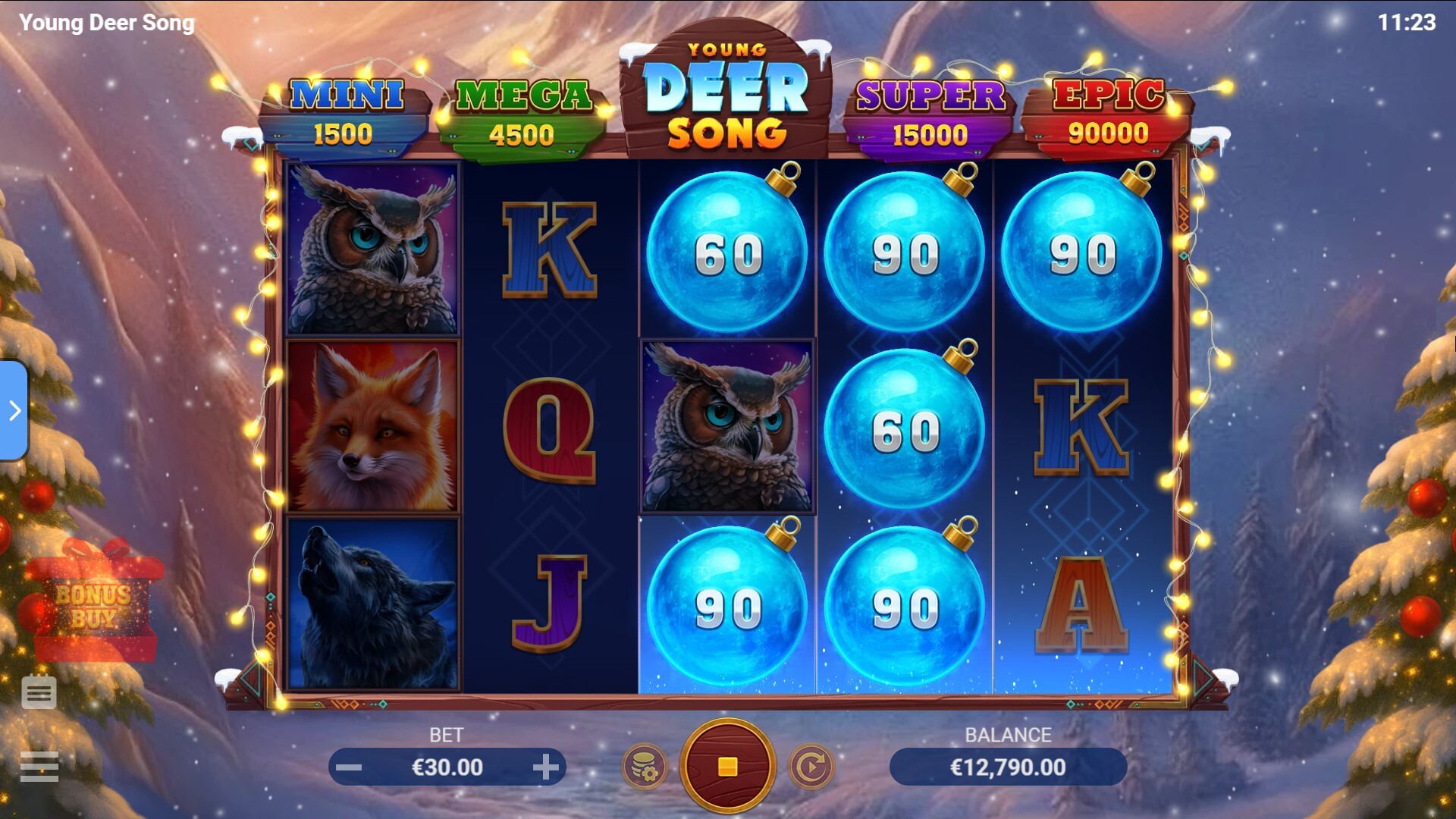This screenshot has width=1456, height=819.
Task: Decrease the bet with the minus button
Action: coord(349,767)
